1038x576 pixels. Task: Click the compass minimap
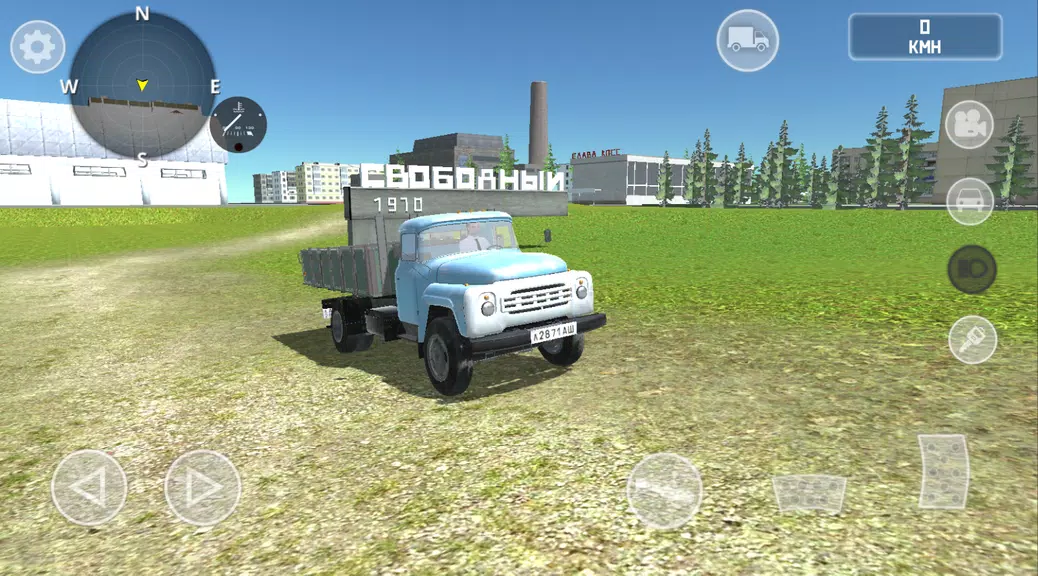142,85
